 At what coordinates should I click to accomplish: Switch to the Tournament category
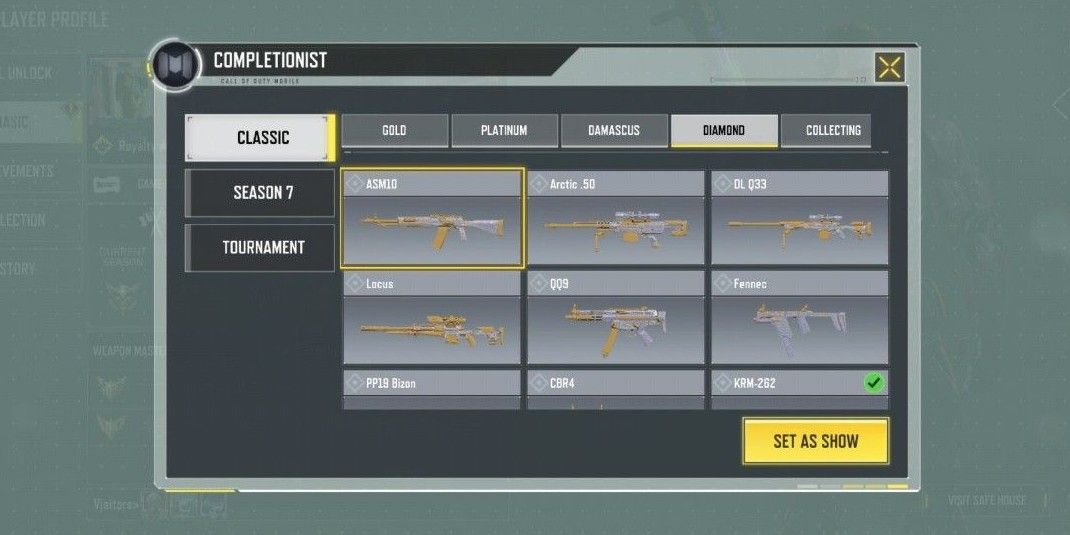(262, 247)
